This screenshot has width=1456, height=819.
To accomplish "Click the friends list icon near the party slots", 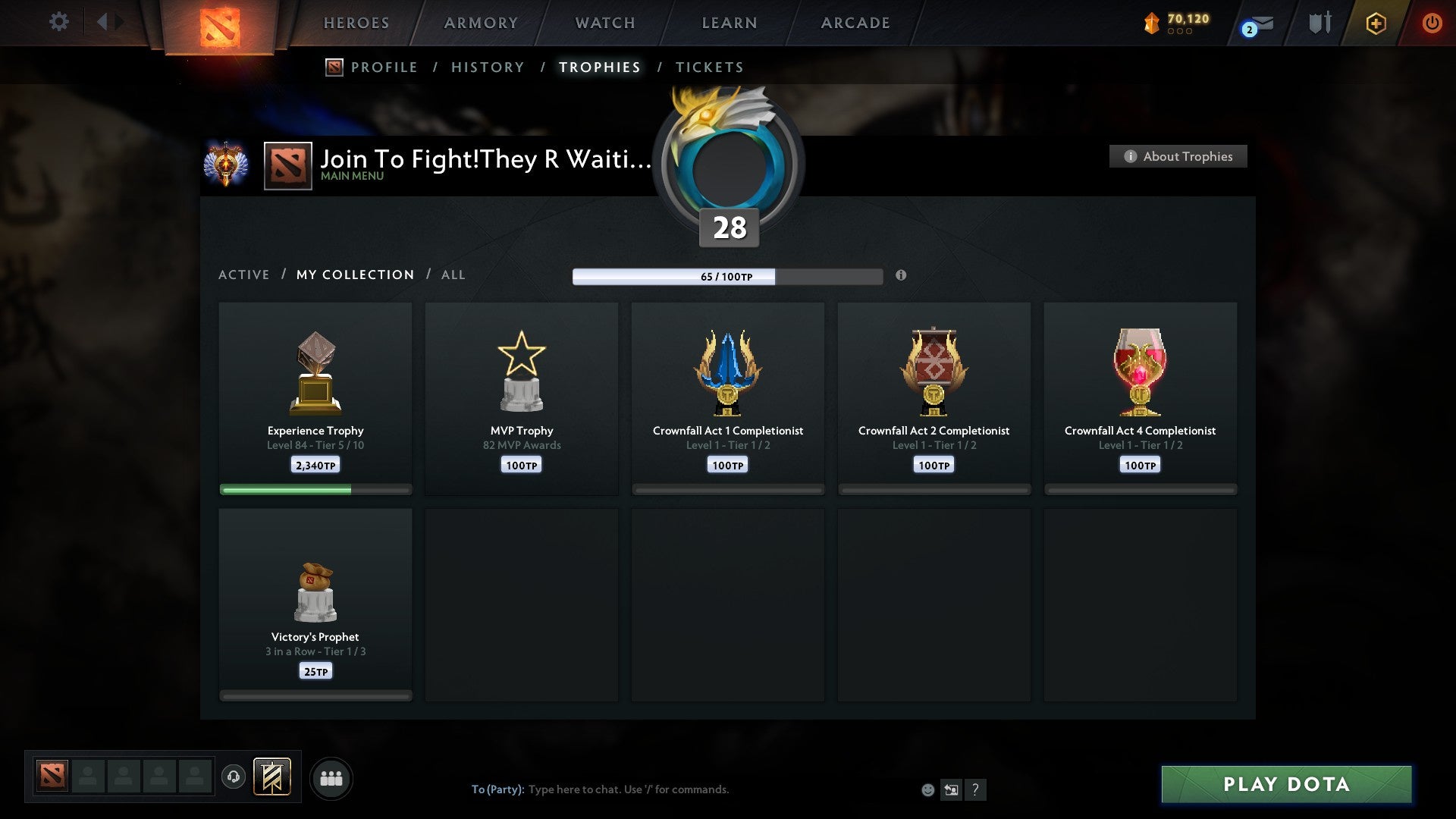I will click(331, 777).
